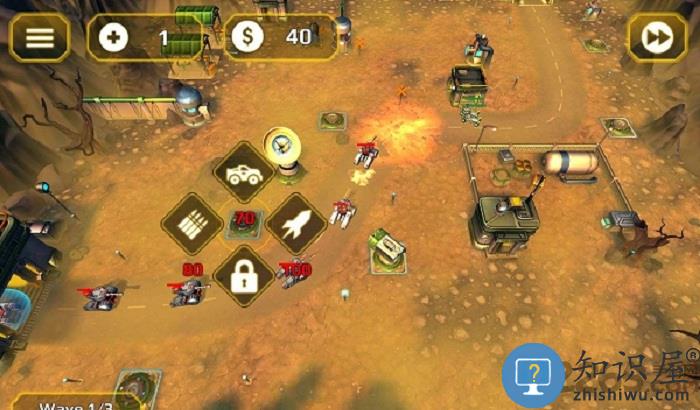
Task: Open the hamburger menu
Action: point(39,38)
